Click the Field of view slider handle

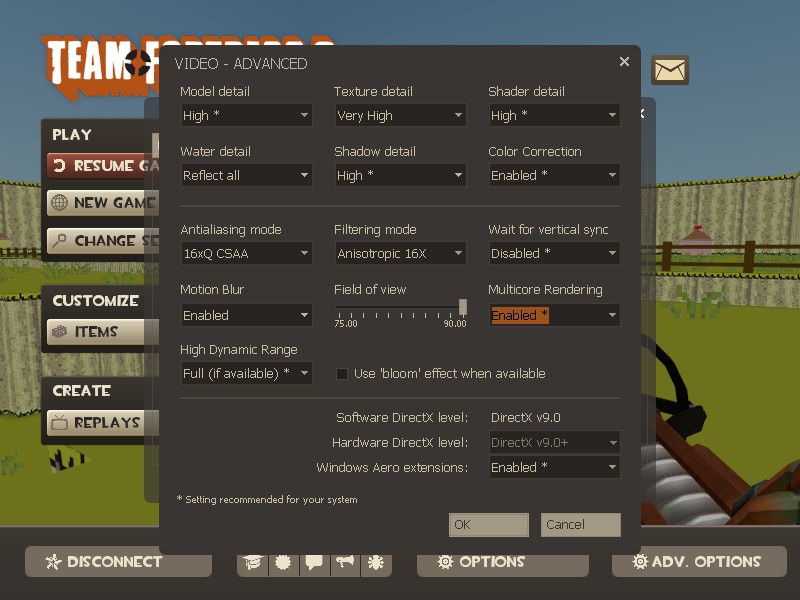click(462, 307)
